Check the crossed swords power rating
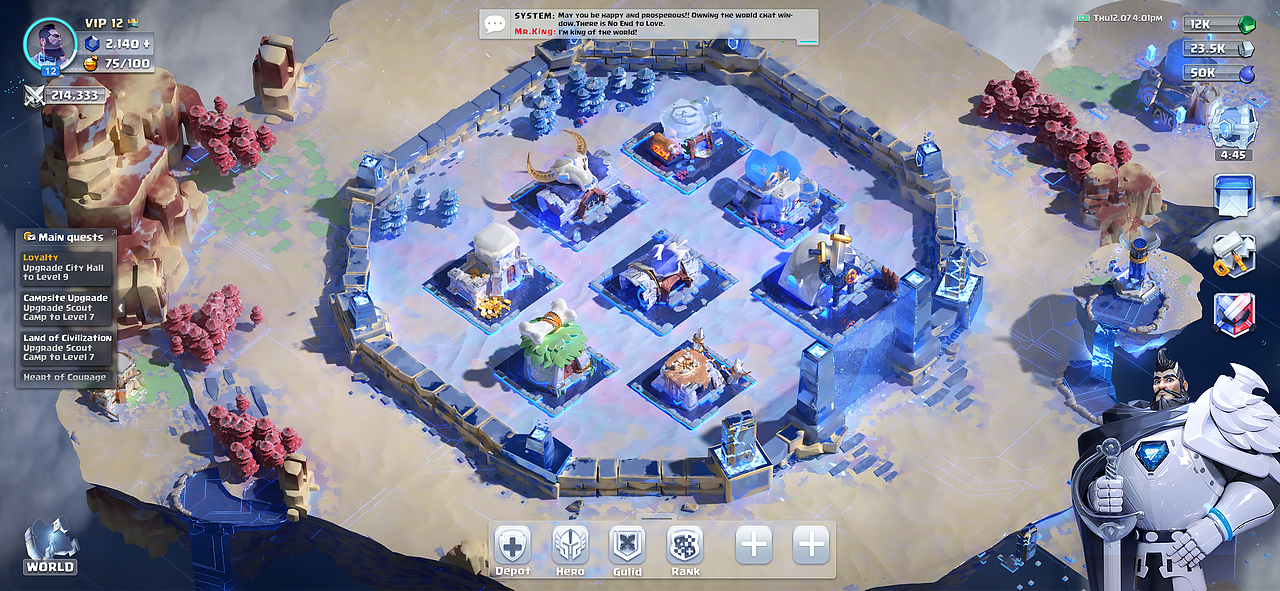The image size is (1280, 591). pos(65,96)
